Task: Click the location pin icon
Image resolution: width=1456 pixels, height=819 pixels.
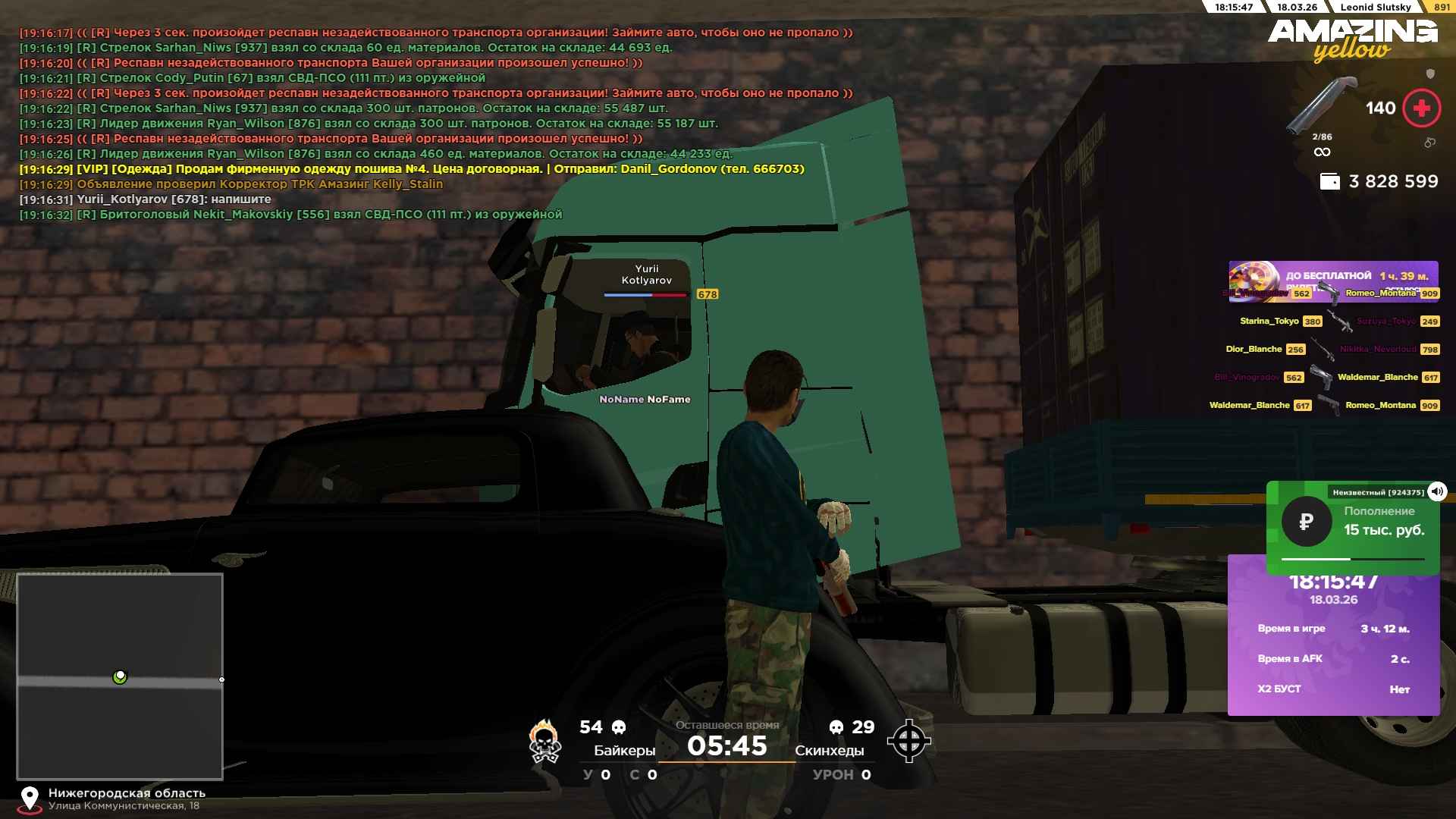Action: click(x=30, y=799)
